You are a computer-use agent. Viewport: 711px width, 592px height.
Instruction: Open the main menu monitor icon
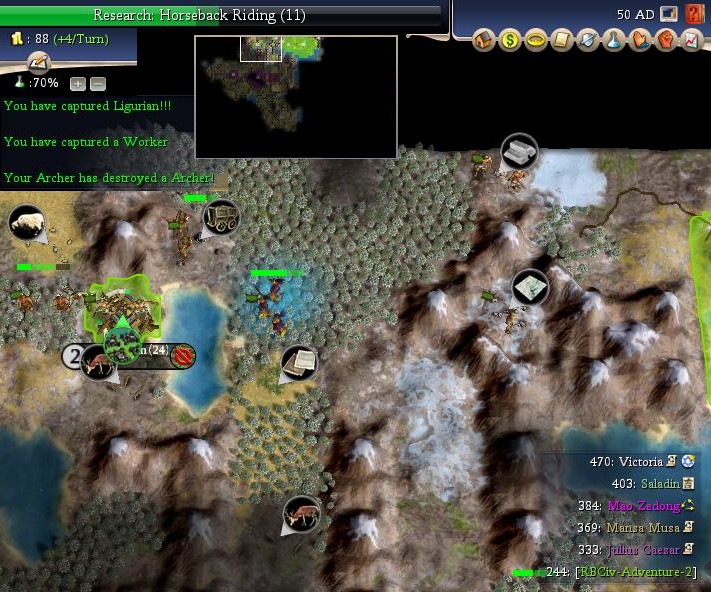tap(670, 14)
